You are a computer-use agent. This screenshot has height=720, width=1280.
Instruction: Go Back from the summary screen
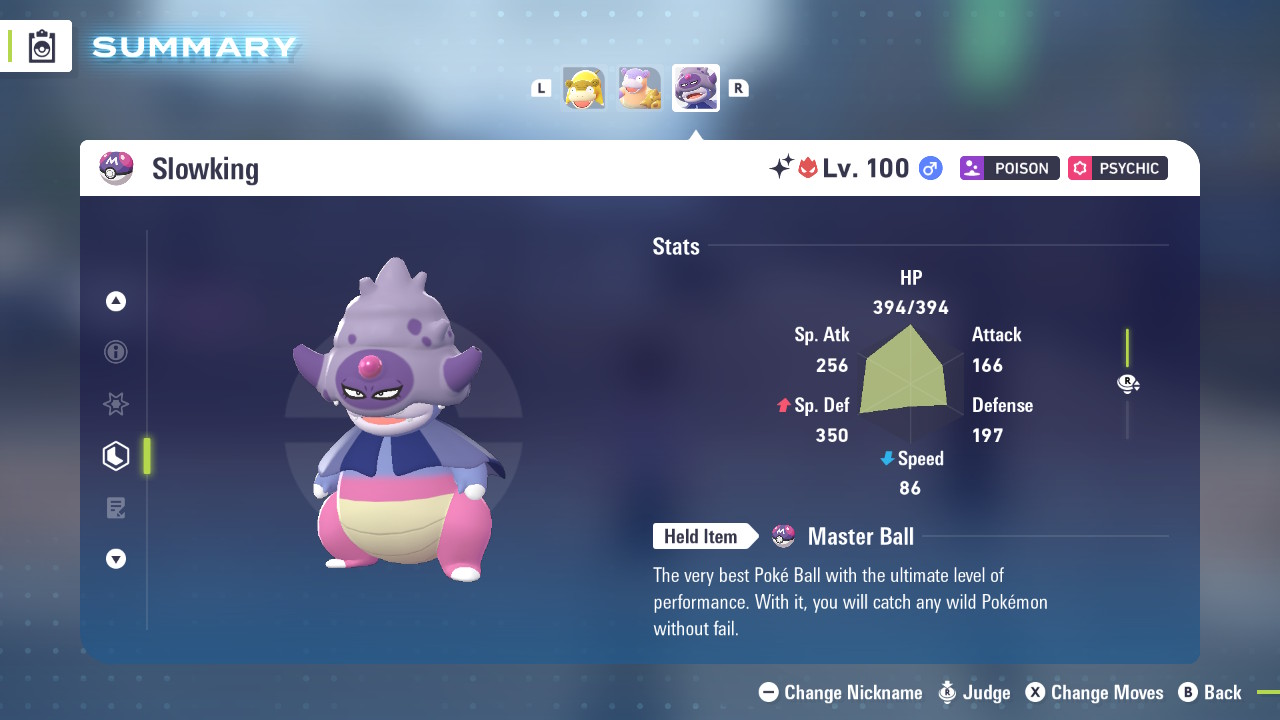pyautogui.click(x=1210, y=692)
